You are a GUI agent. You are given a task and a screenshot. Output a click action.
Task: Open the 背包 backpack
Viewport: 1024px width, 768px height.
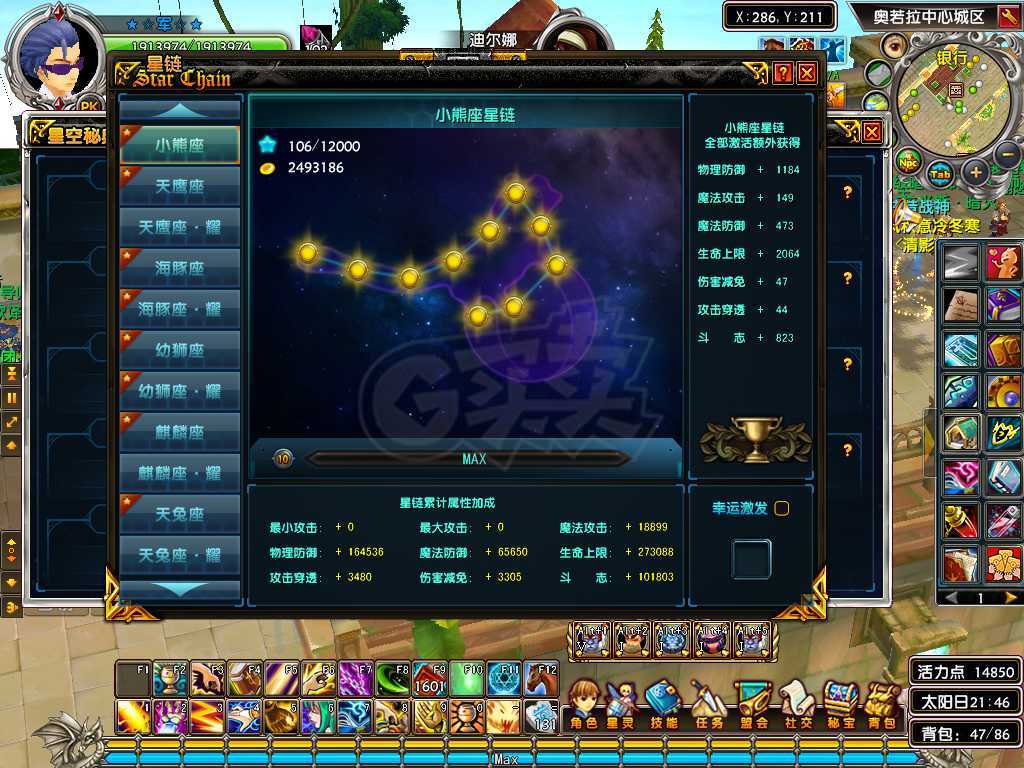[882, 703]
